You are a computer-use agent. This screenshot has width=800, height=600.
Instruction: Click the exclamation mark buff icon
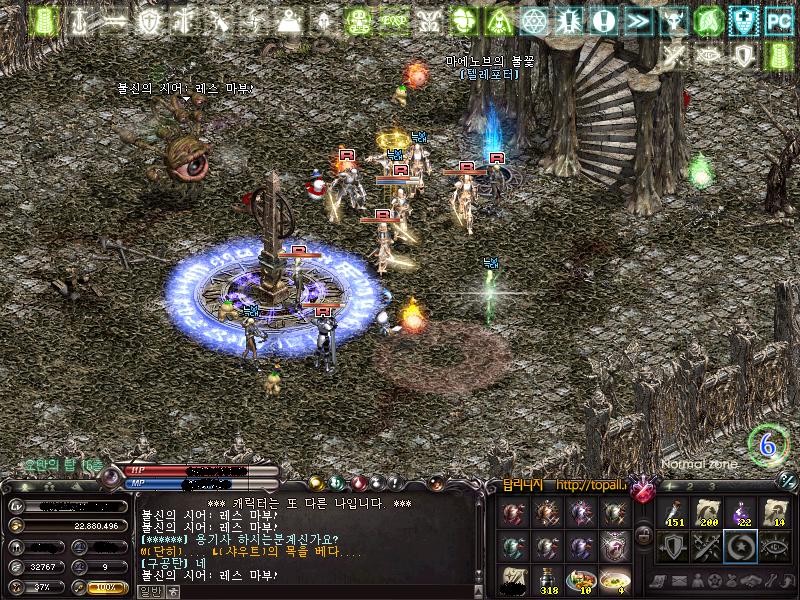(x=603, y=20)
